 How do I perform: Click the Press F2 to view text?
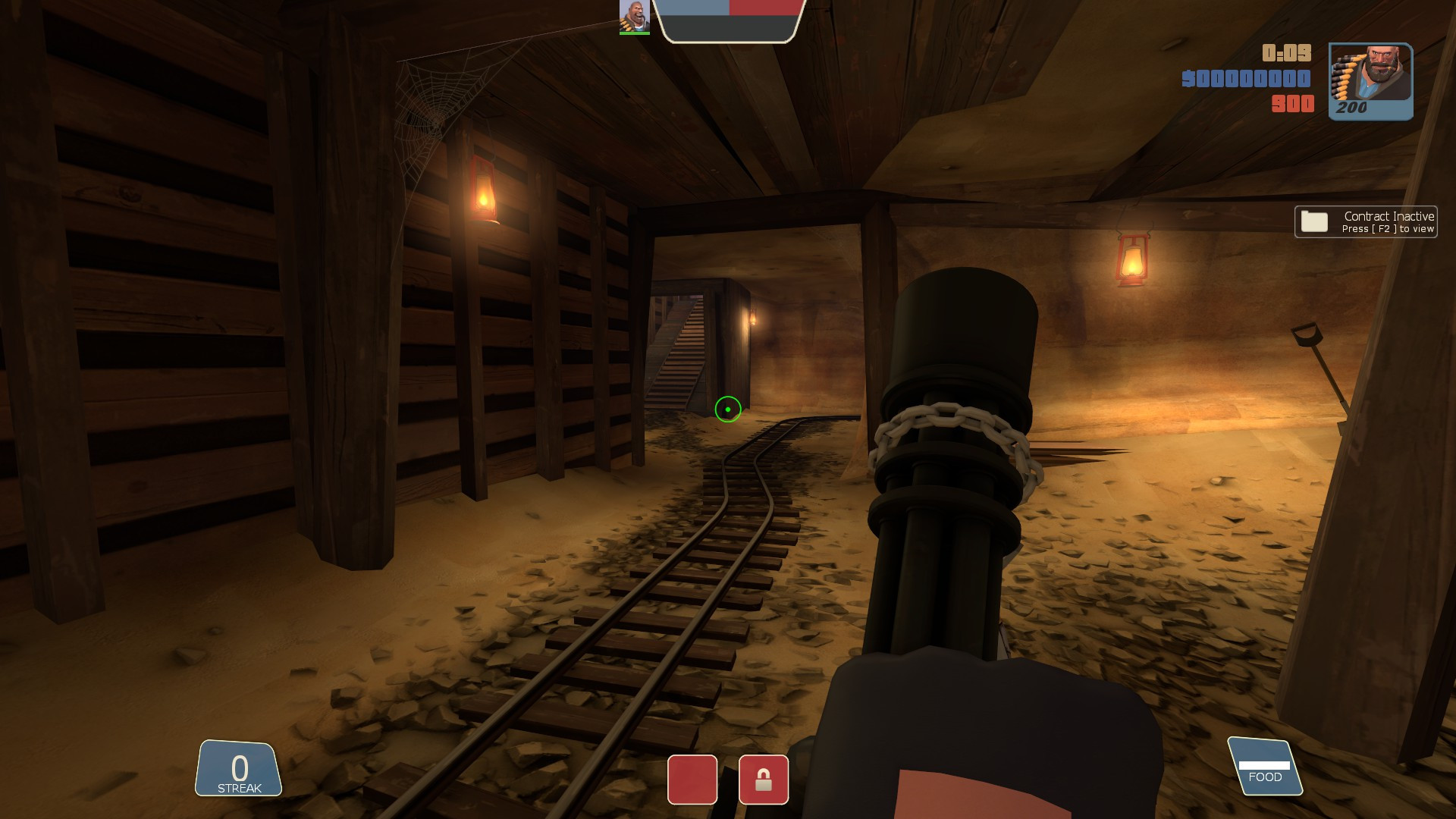coord(1387,229)
